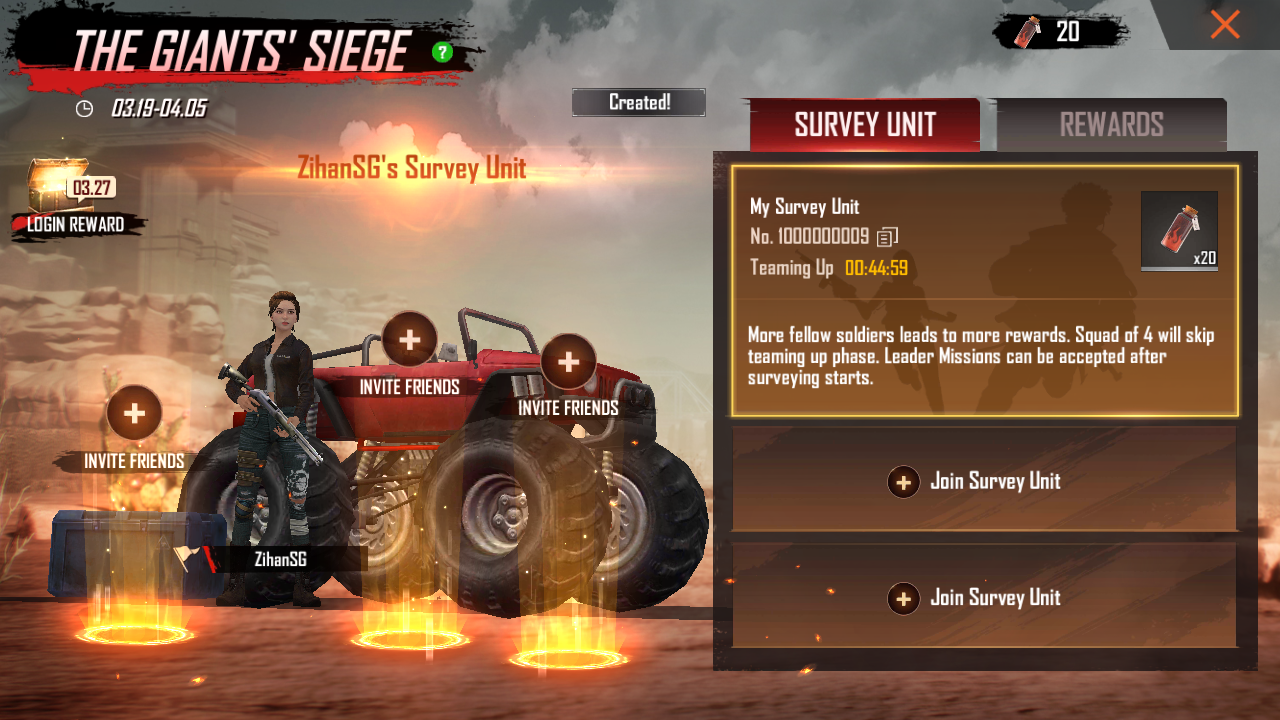Click the plus icon on second Join Survey Unit

click(x=903, y=598)
